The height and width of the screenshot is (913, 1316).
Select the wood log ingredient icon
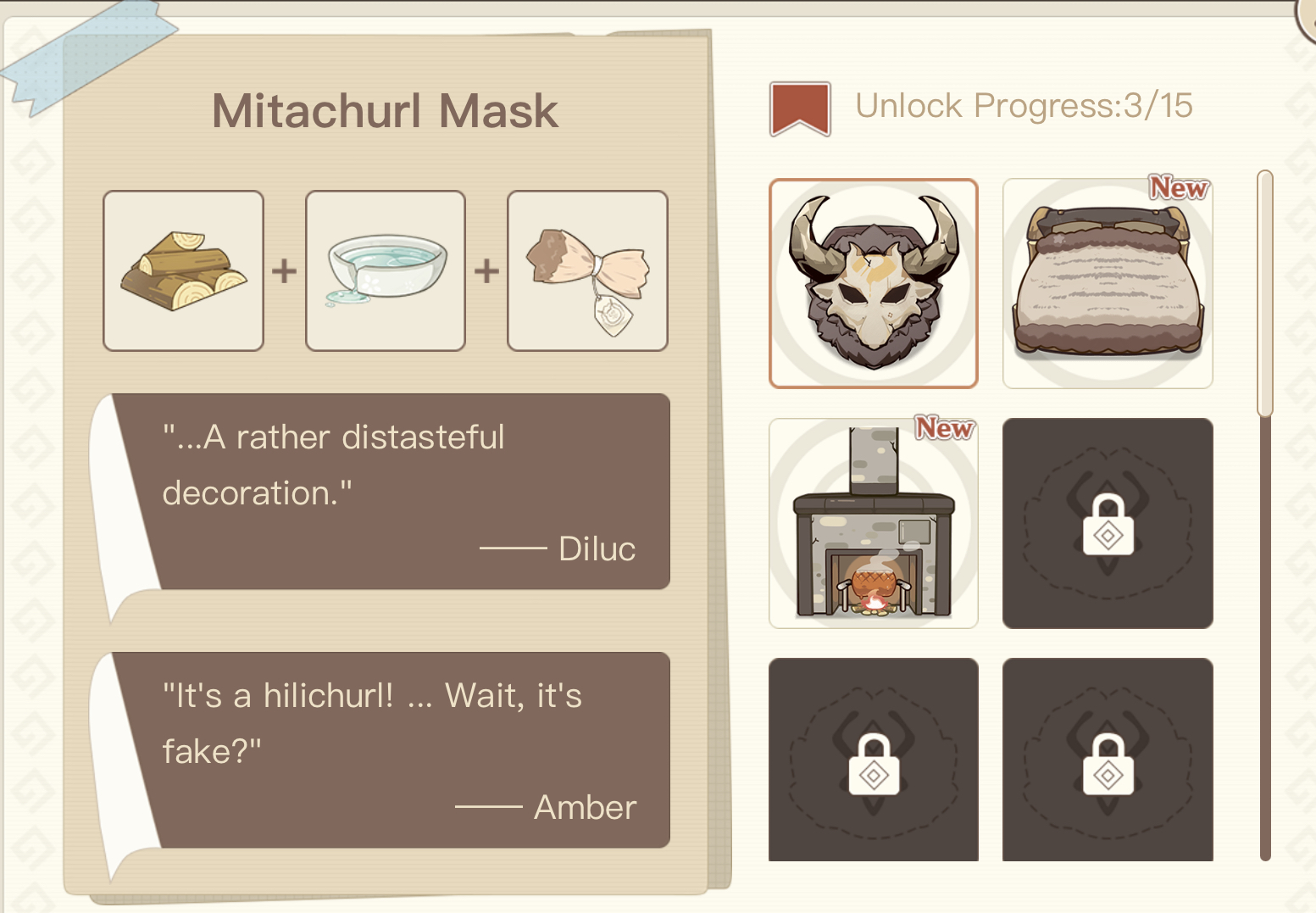coord(182,270)
